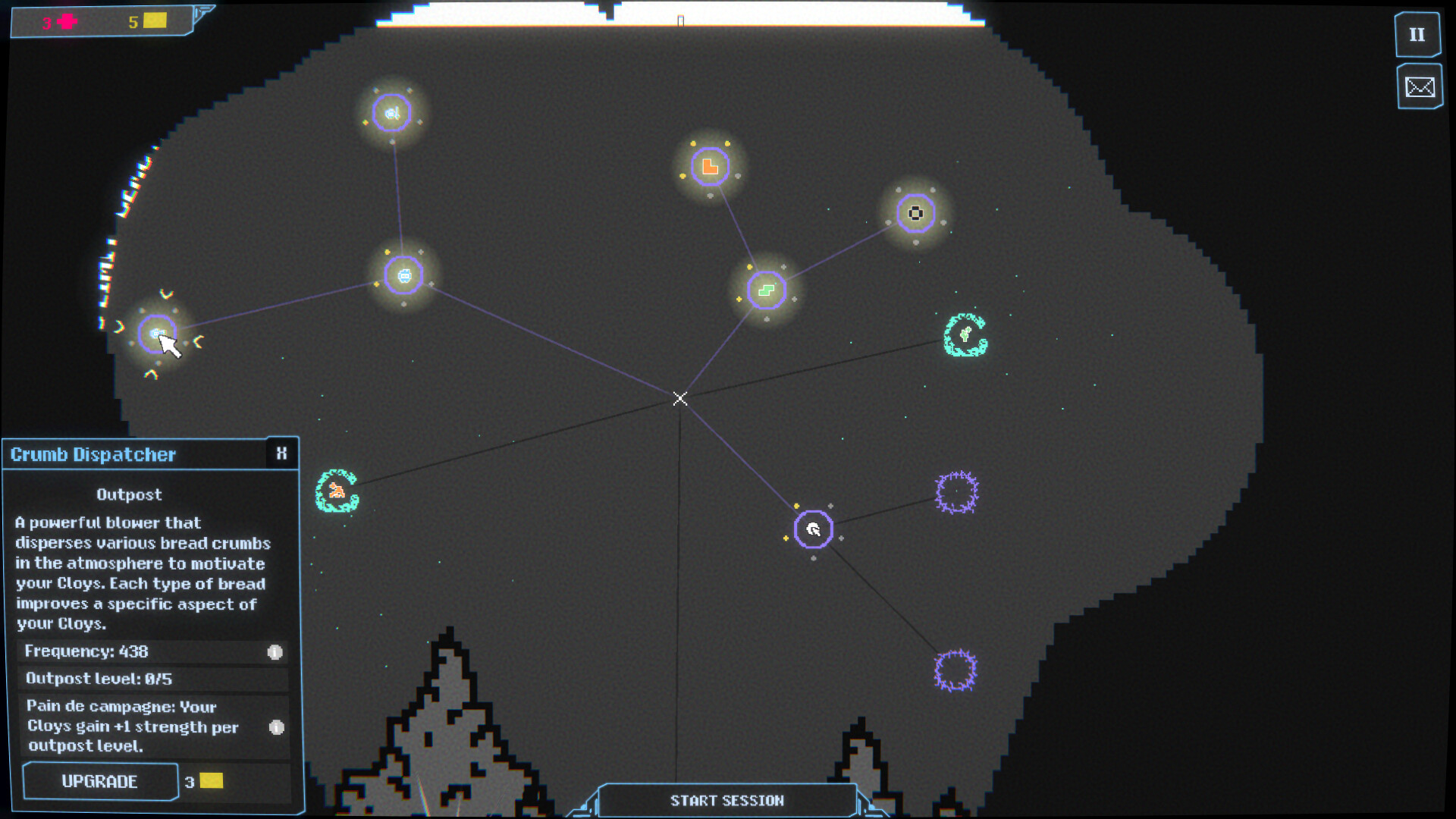Select the green block outpost node
1456x819 pixels.
pos(765,290)
